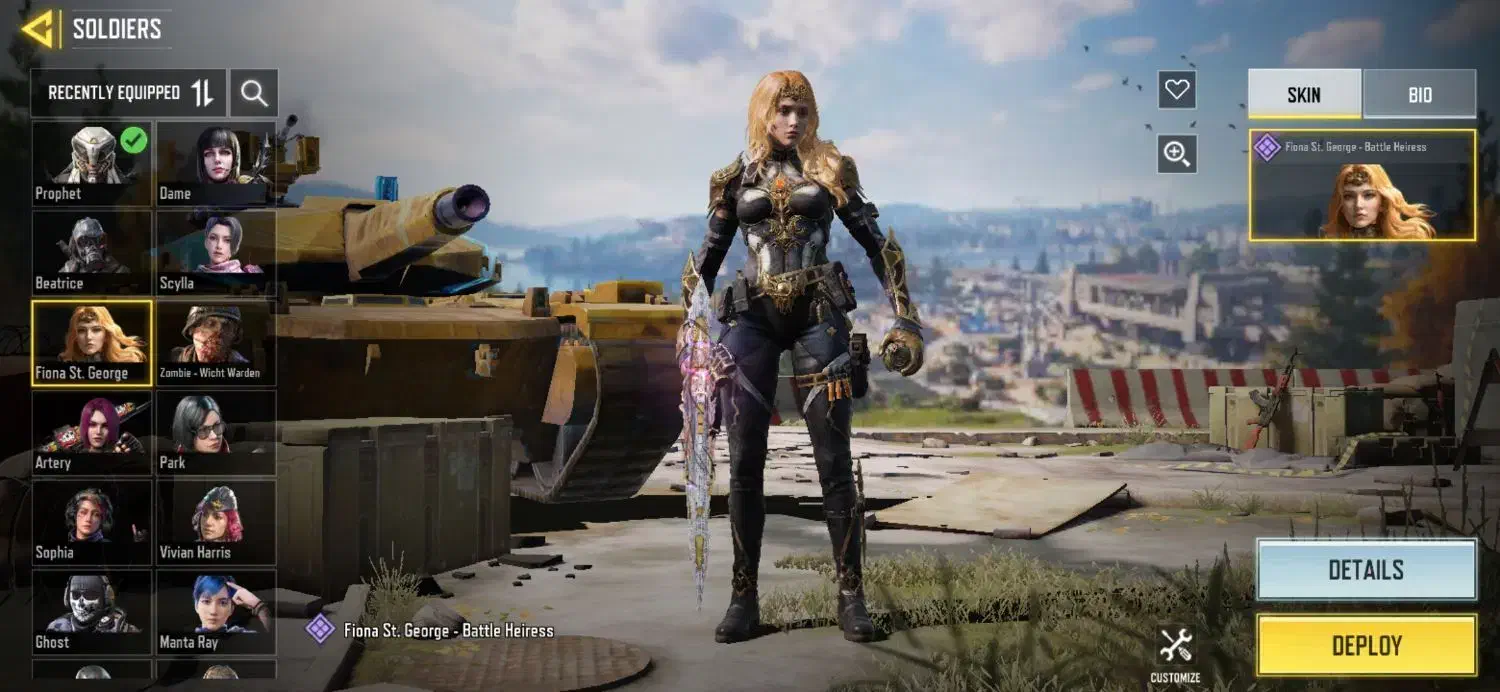Select the Manta Ray soldier

tap(216, 611)
